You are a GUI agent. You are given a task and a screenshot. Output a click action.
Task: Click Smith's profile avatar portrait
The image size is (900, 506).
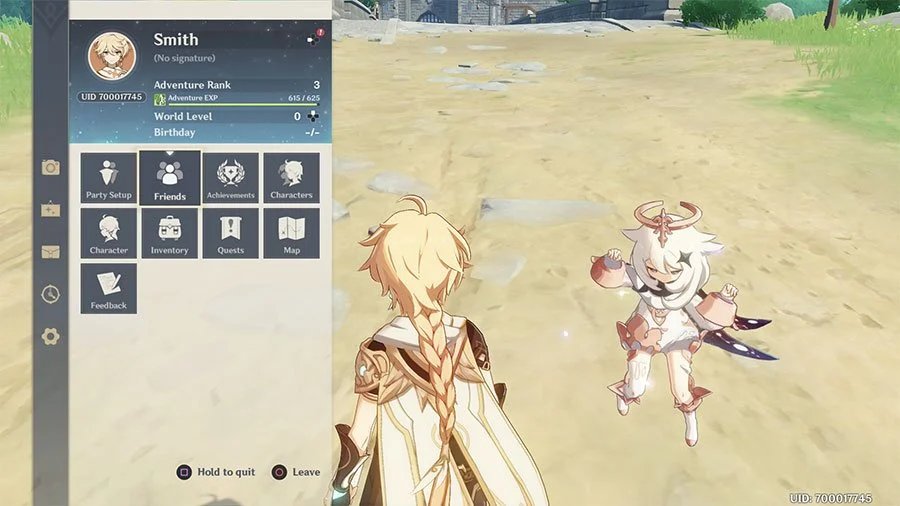111,56
